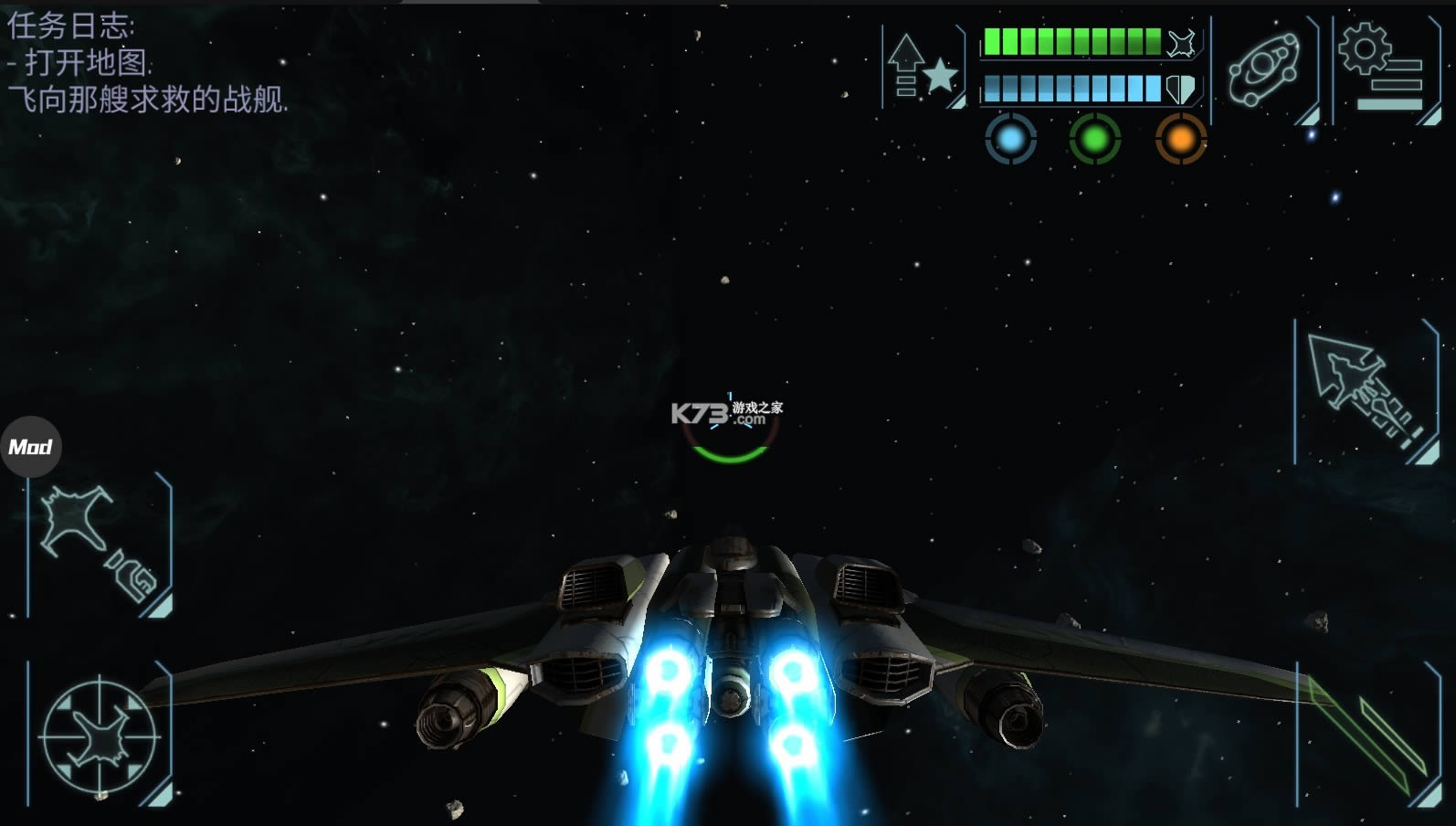Activate the orange circular ability

[1180, 140]
